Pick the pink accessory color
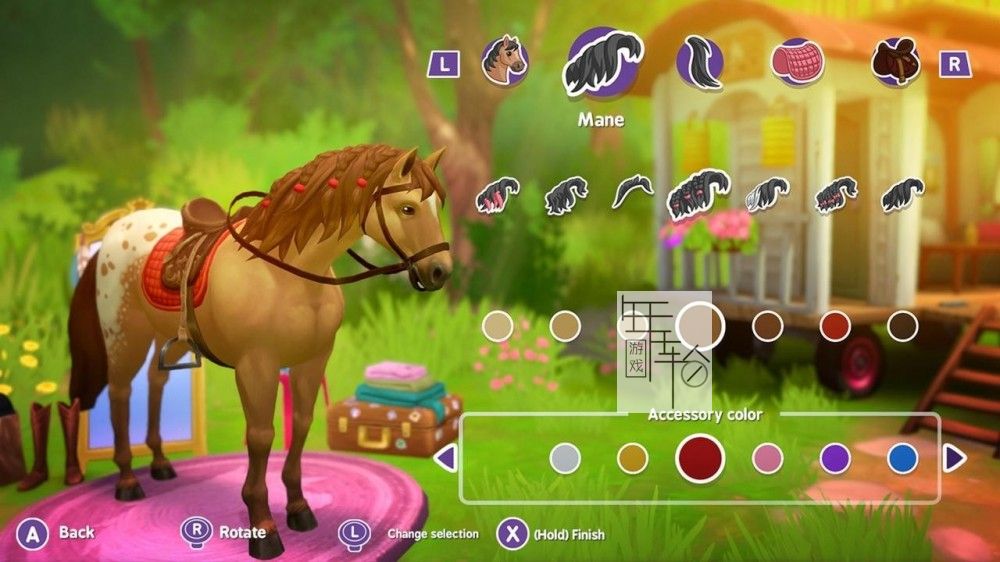 (768, 458)
